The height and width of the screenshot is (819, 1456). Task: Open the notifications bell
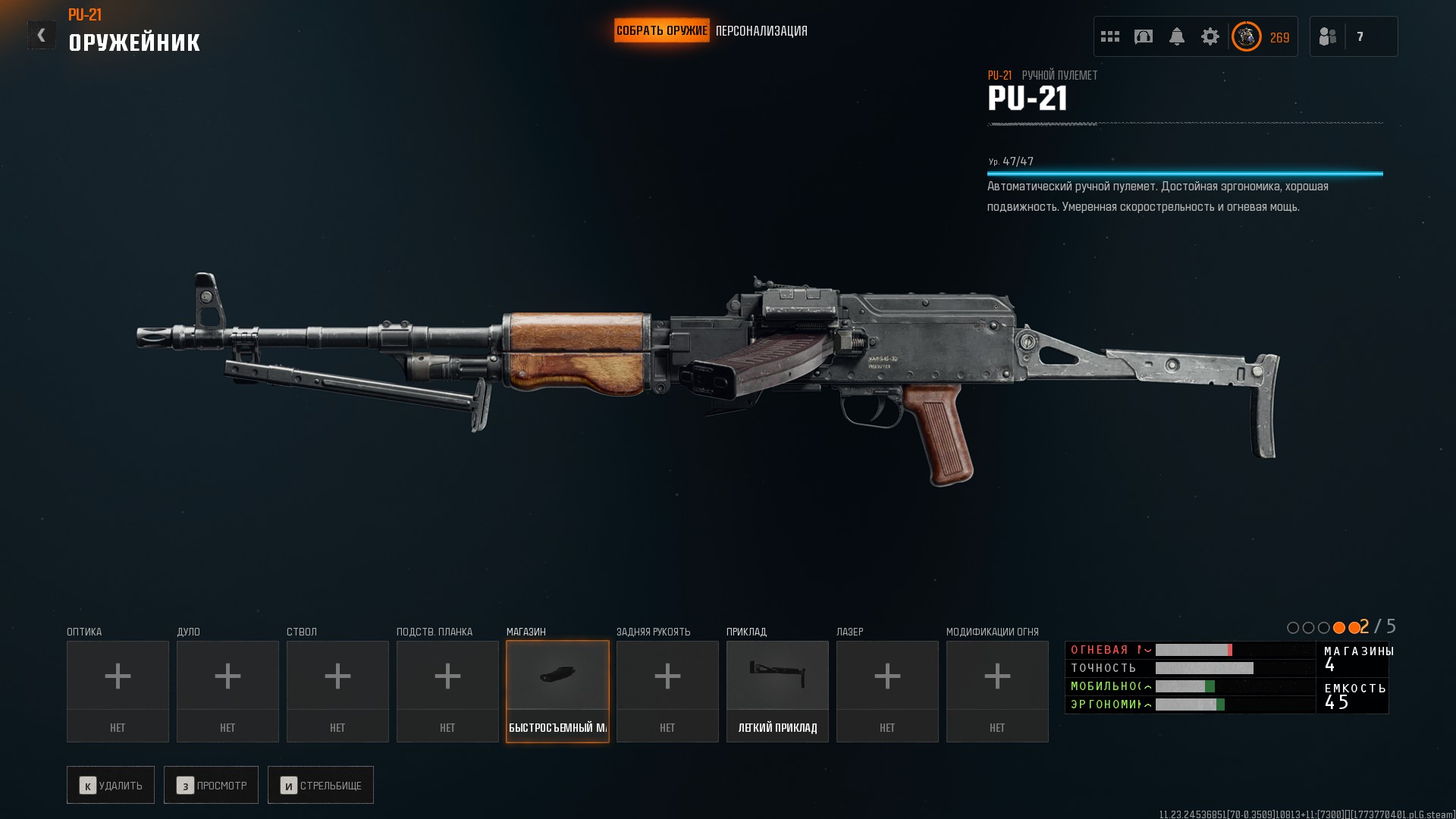(x=1177, y=36)
